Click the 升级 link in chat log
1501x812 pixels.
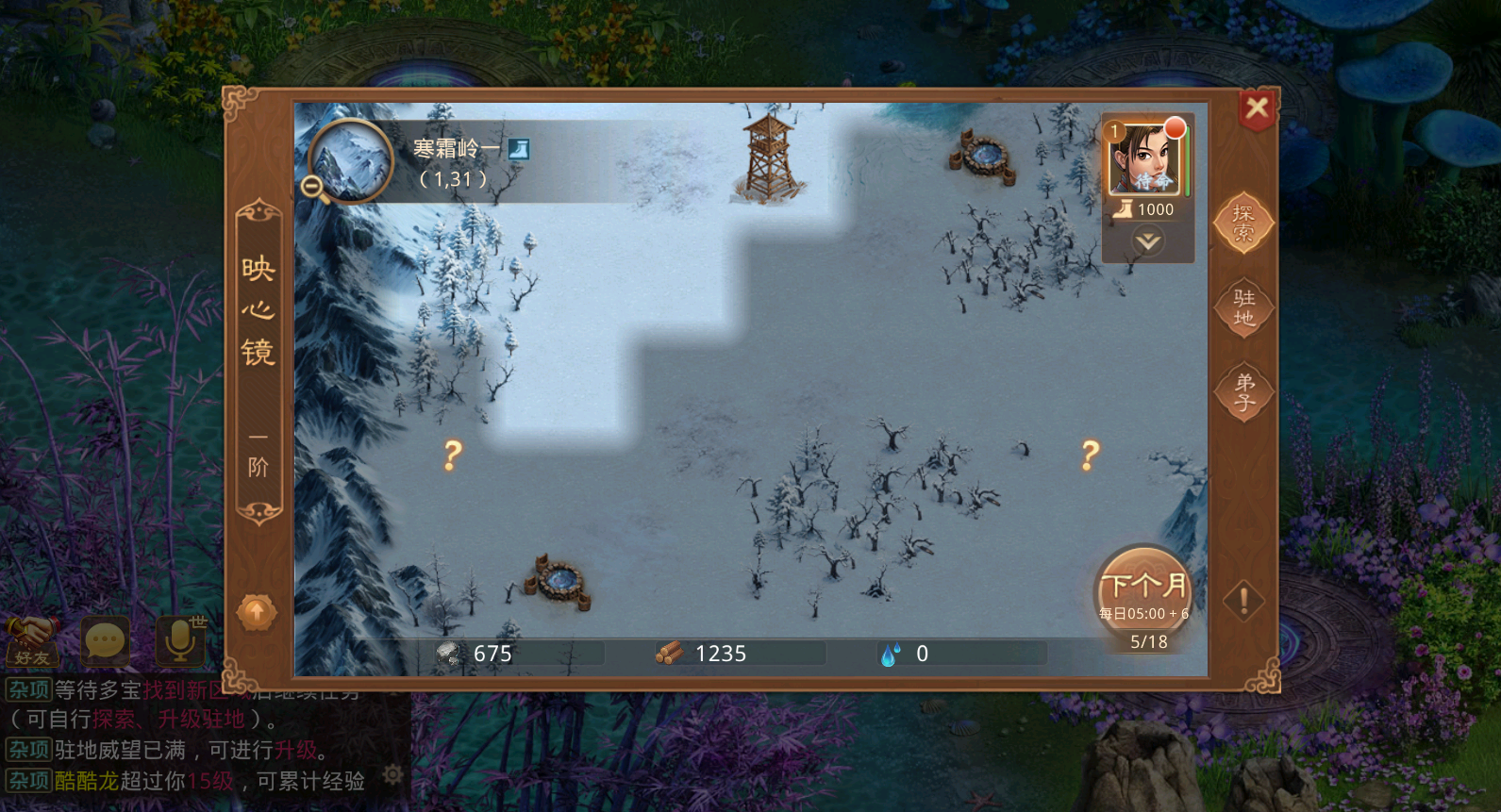(x=295, y=751)
